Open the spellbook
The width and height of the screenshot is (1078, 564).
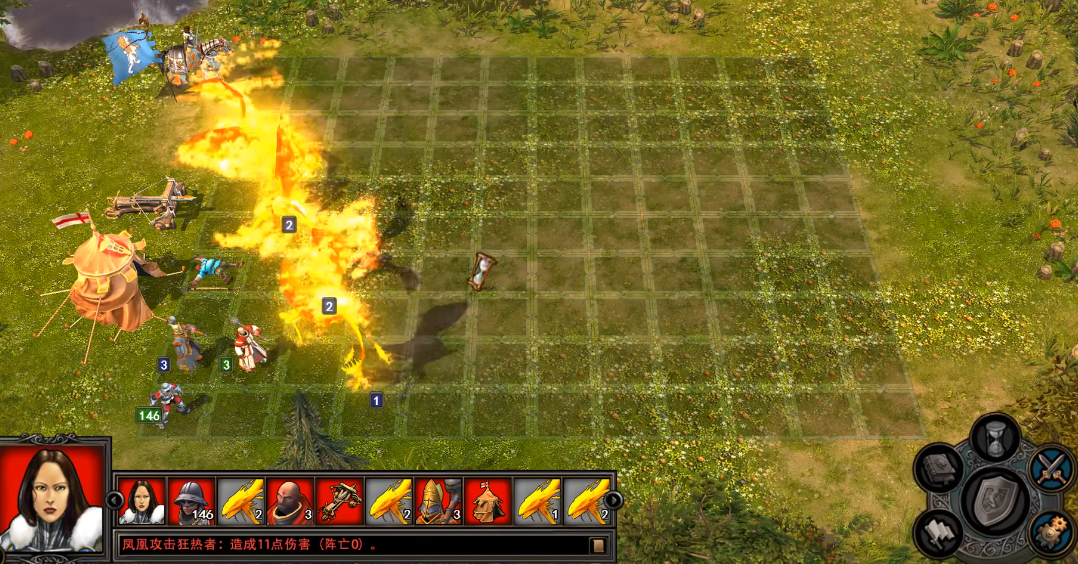(941, 468)
